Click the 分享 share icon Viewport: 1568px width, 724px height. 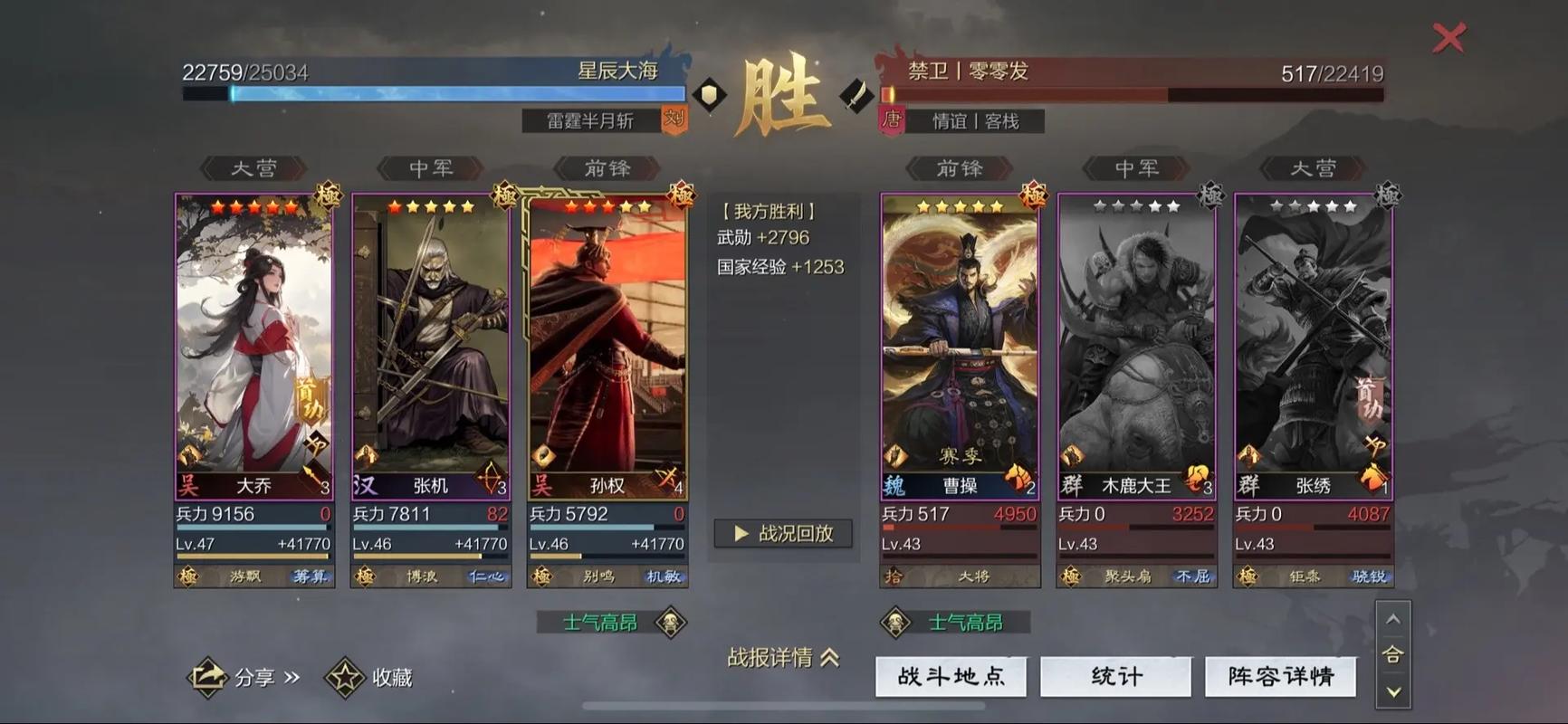tap(207, 677)
